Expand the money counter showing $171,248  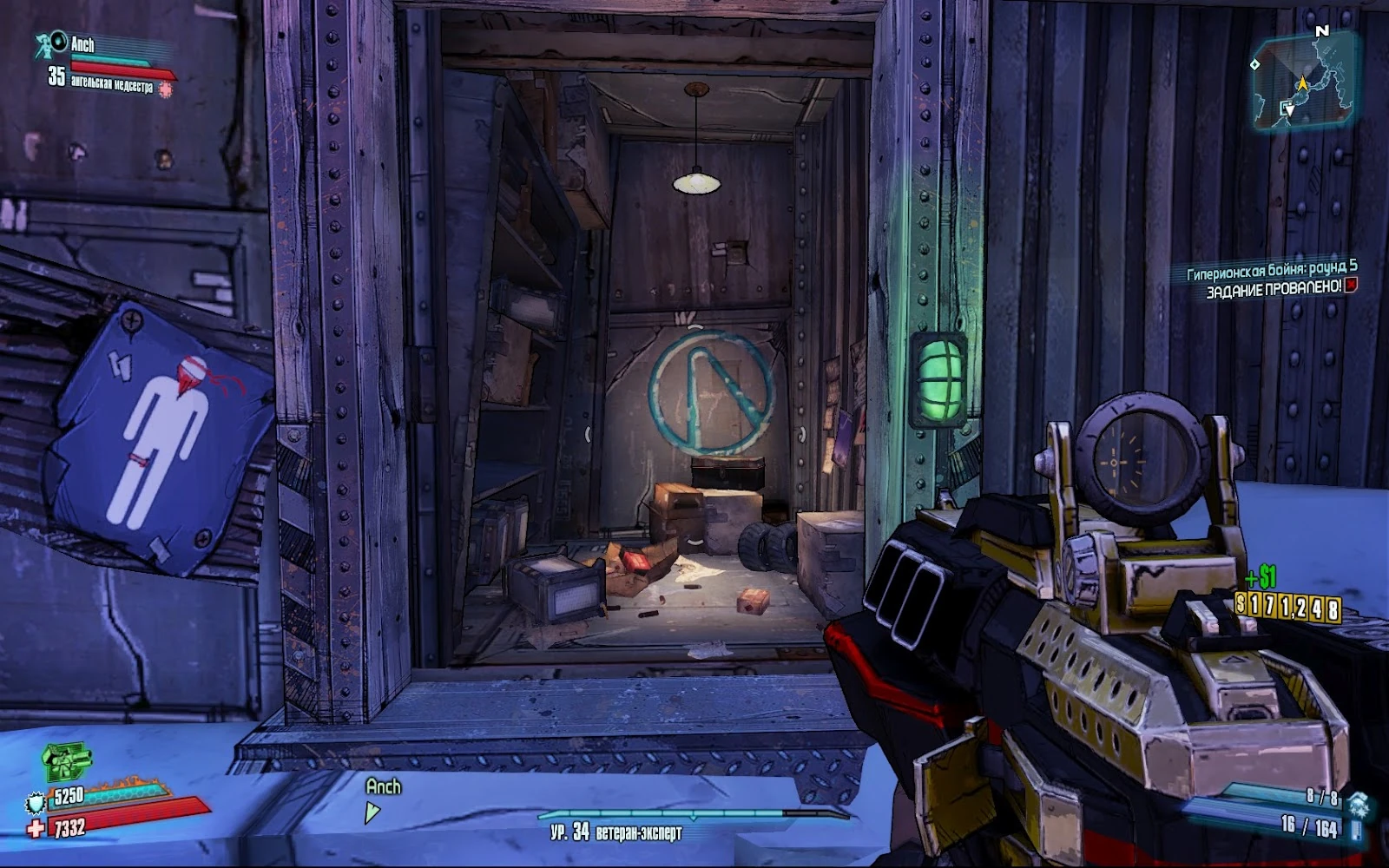pos(1287,605)
